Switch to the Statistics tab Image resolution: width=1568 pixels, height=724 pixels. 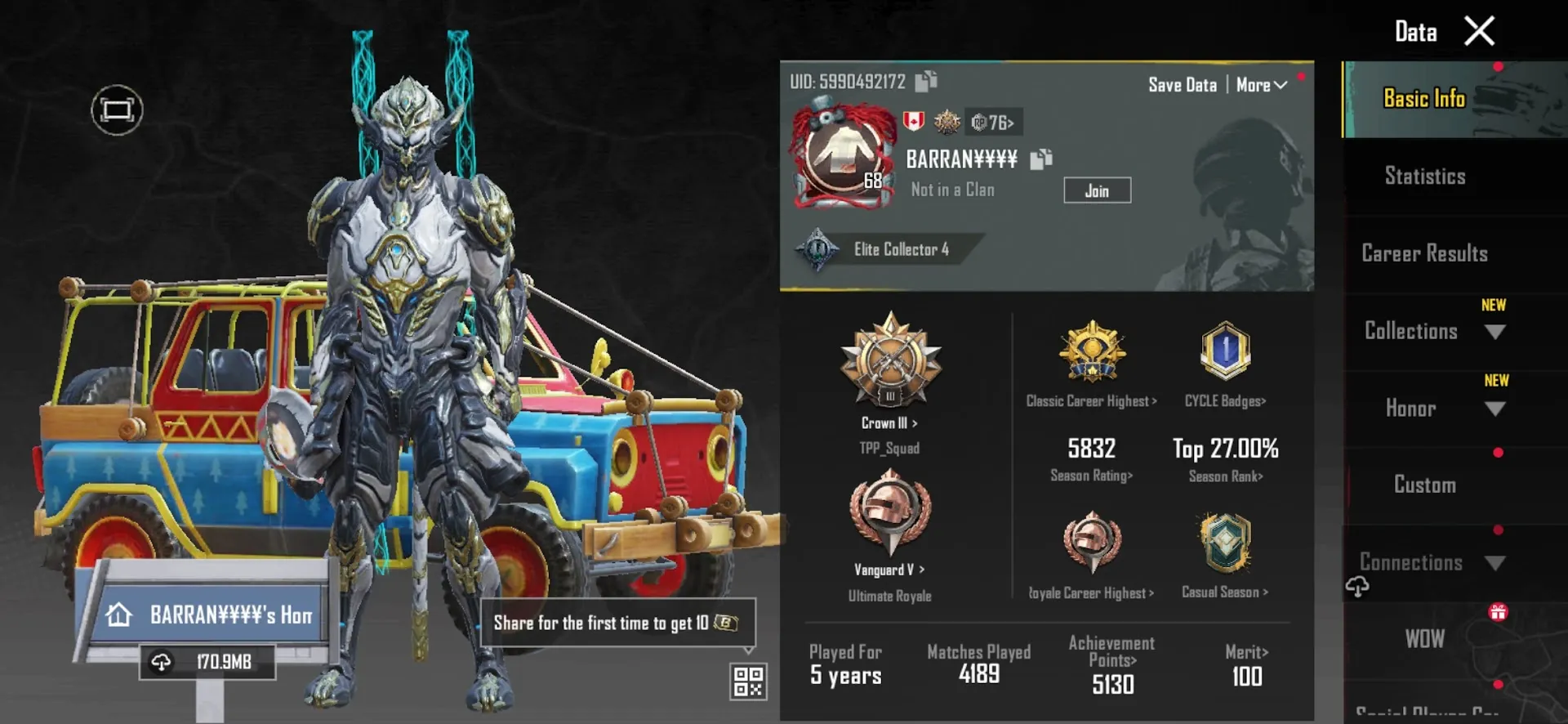(x=1424, y=177)
